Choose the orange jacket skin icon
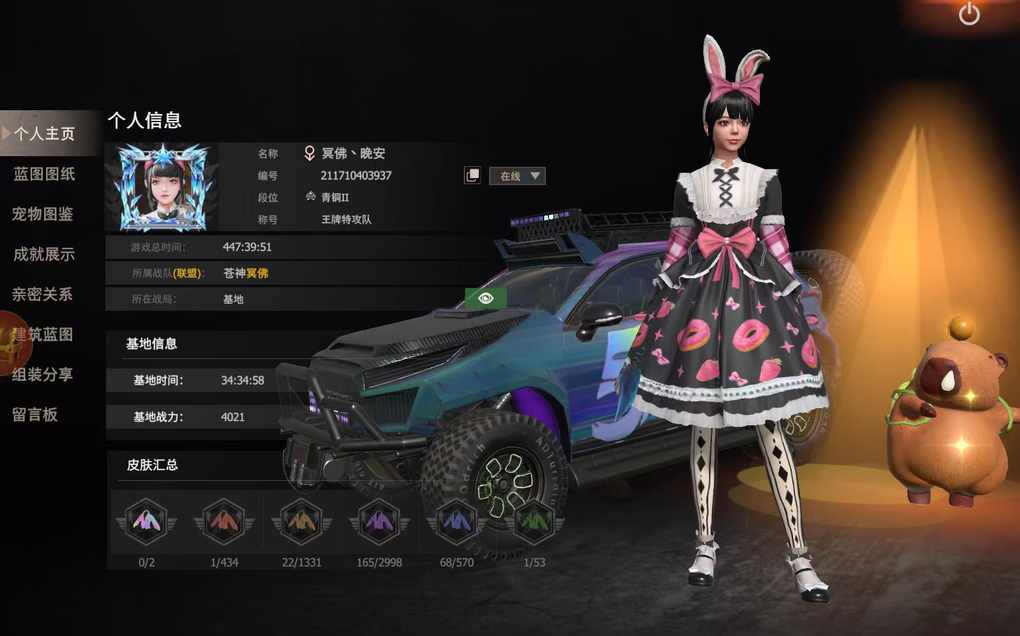The width and height of the screenshot is (1020, 636). (x=301, y=521)
